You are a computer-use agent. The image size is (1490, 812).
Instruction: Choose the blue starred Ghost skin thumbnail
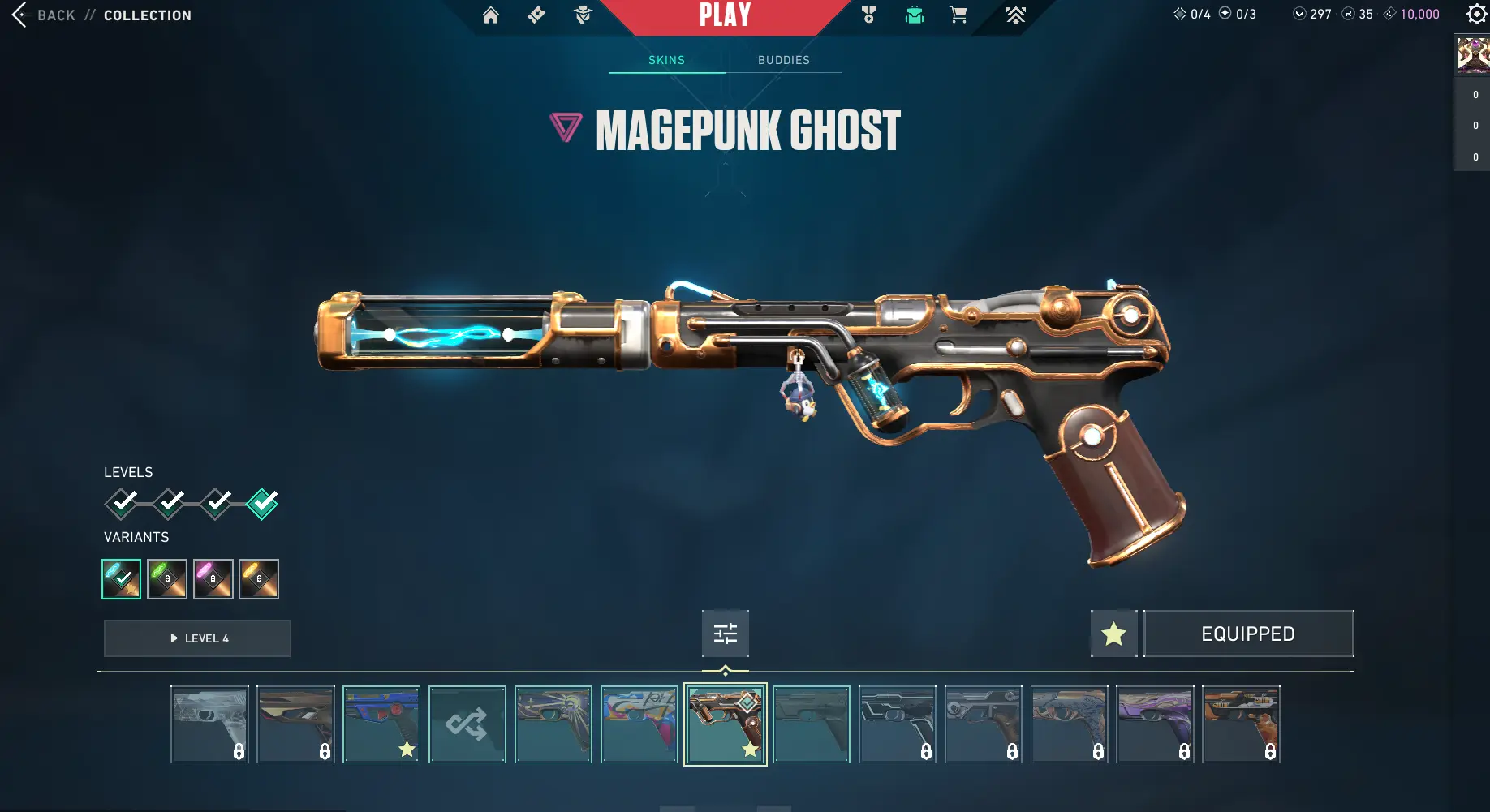pos(381,724)
